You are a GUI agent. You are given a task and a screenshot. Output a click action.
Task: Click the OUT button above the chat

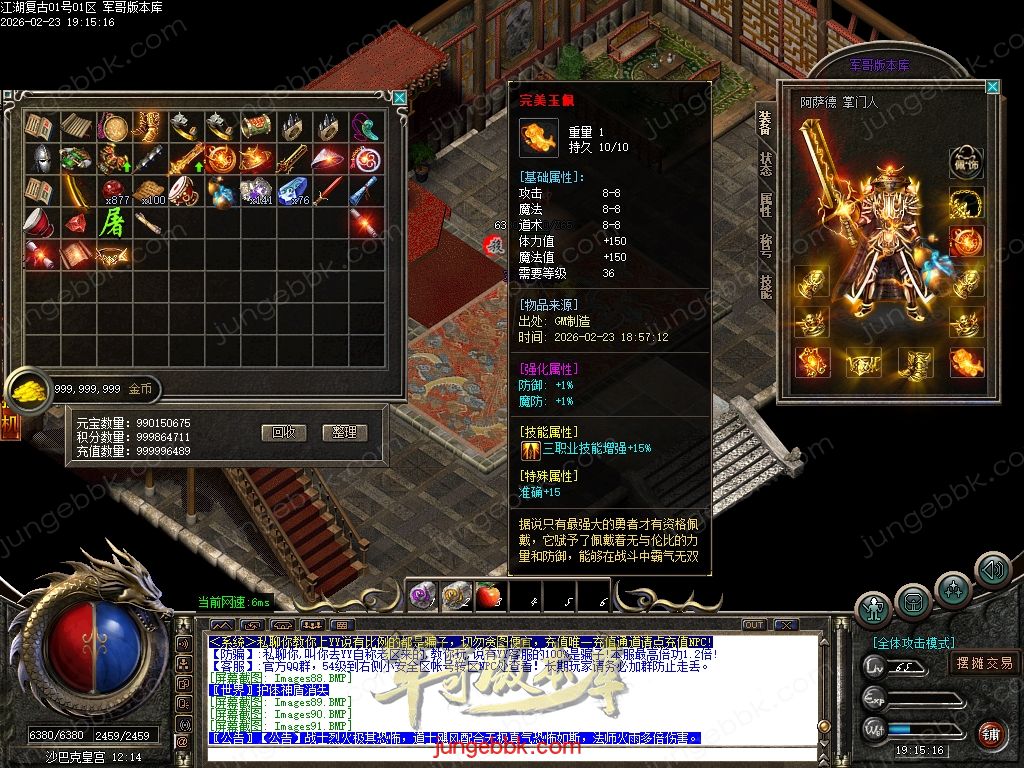click(x=754, y=625)
